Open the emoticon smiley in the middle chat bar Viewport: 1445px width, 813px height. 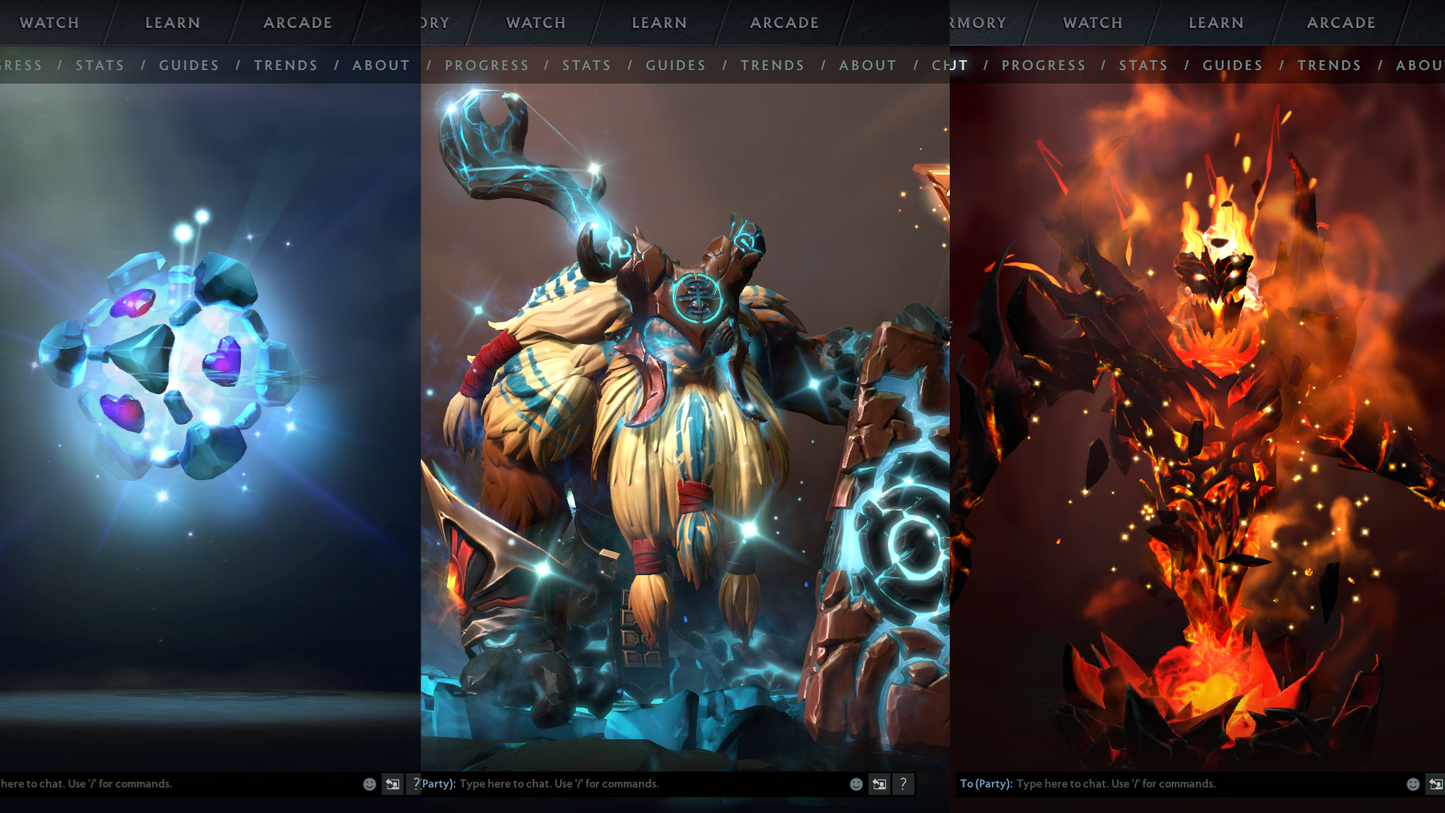856,784
